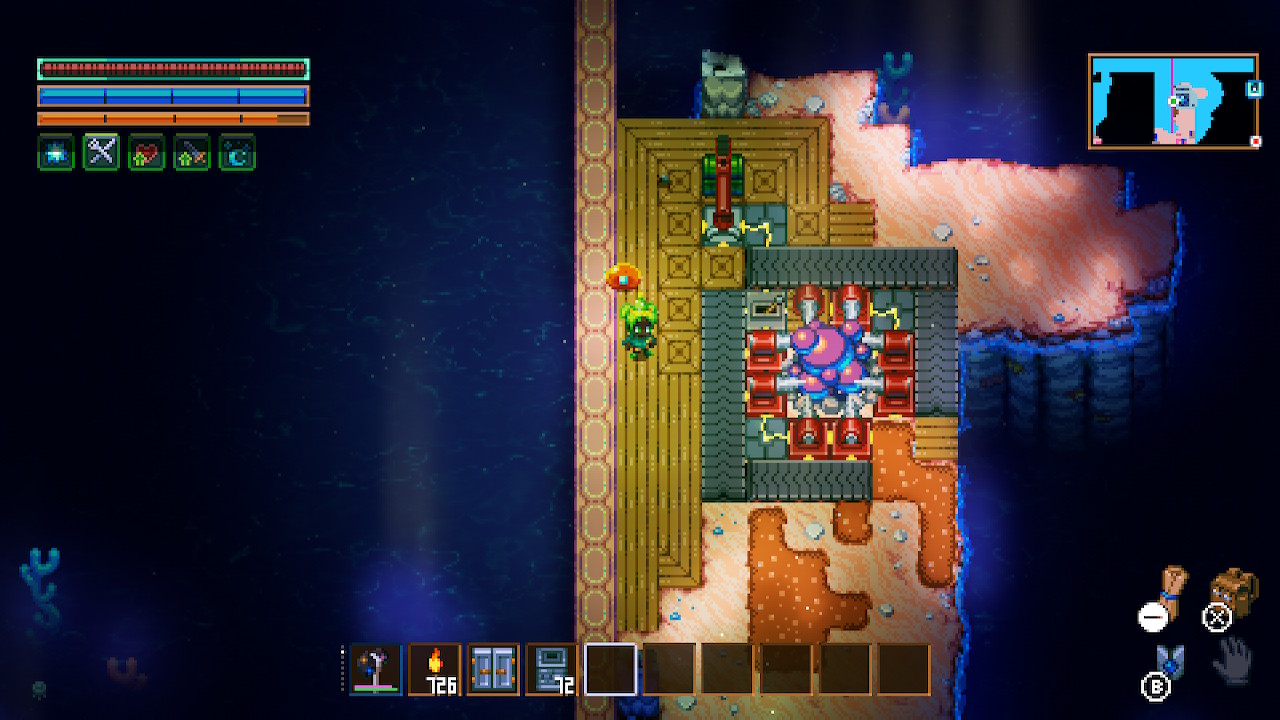Click the blue glow buff icon
This screenshot has height=720, width=1280.
tap(56, 152)
